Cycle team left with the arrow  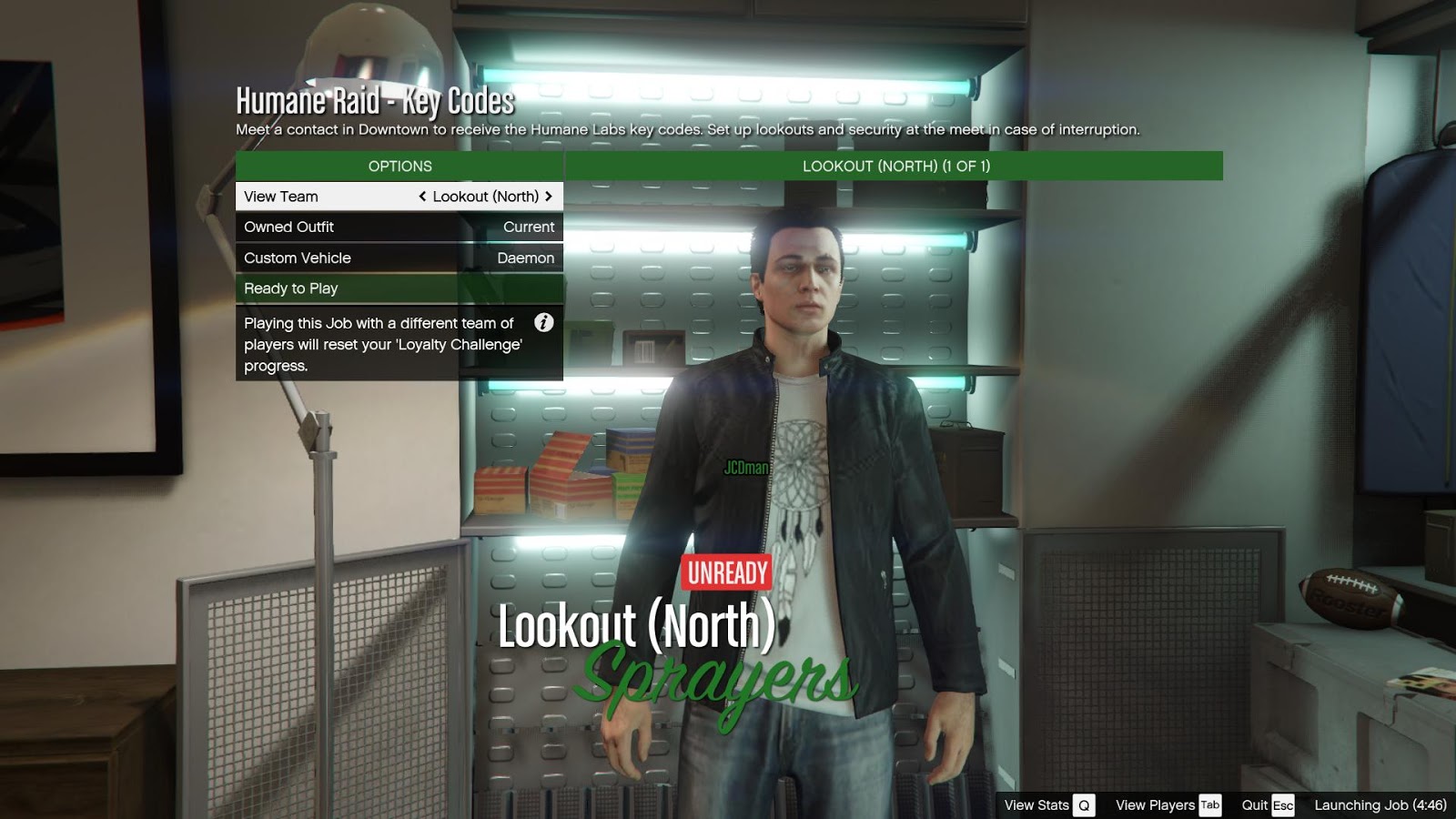[x=422, y=197]
